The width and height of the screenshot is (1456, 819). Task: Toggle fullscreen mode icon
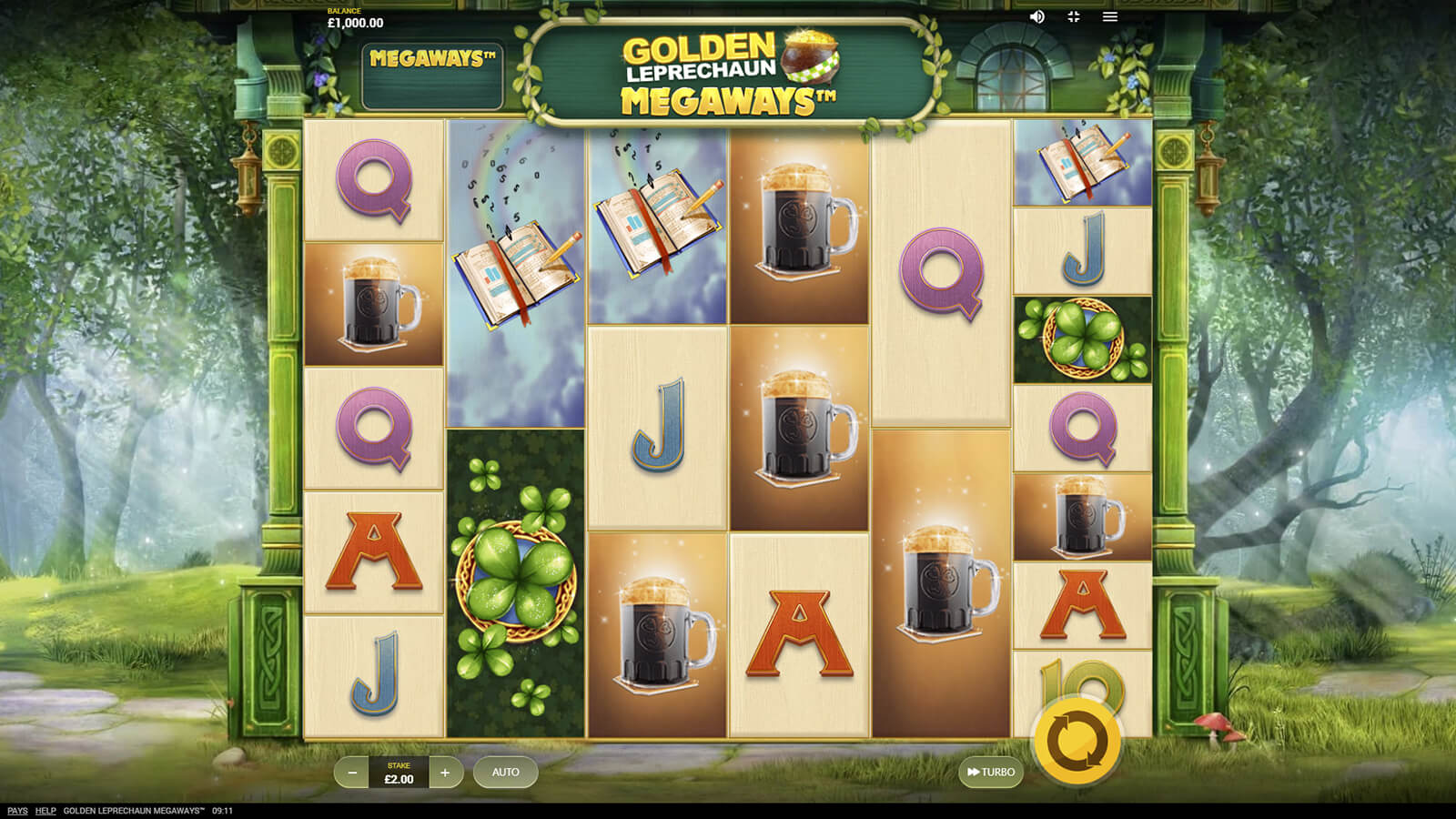coord(1074,16)
